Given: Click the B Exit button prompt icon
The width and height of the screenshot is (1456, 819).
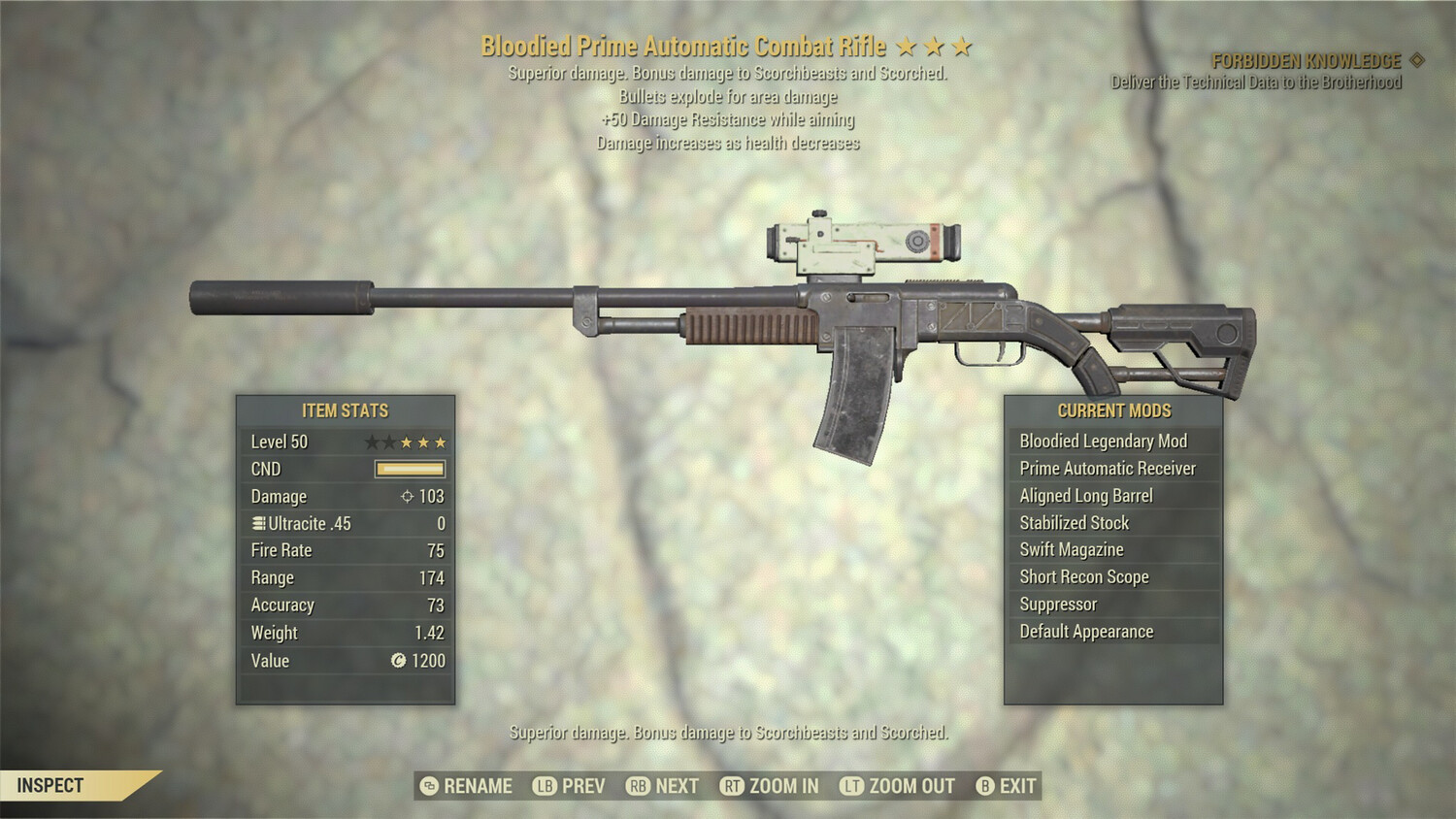Looking at the screenshot, I should 984,786.
